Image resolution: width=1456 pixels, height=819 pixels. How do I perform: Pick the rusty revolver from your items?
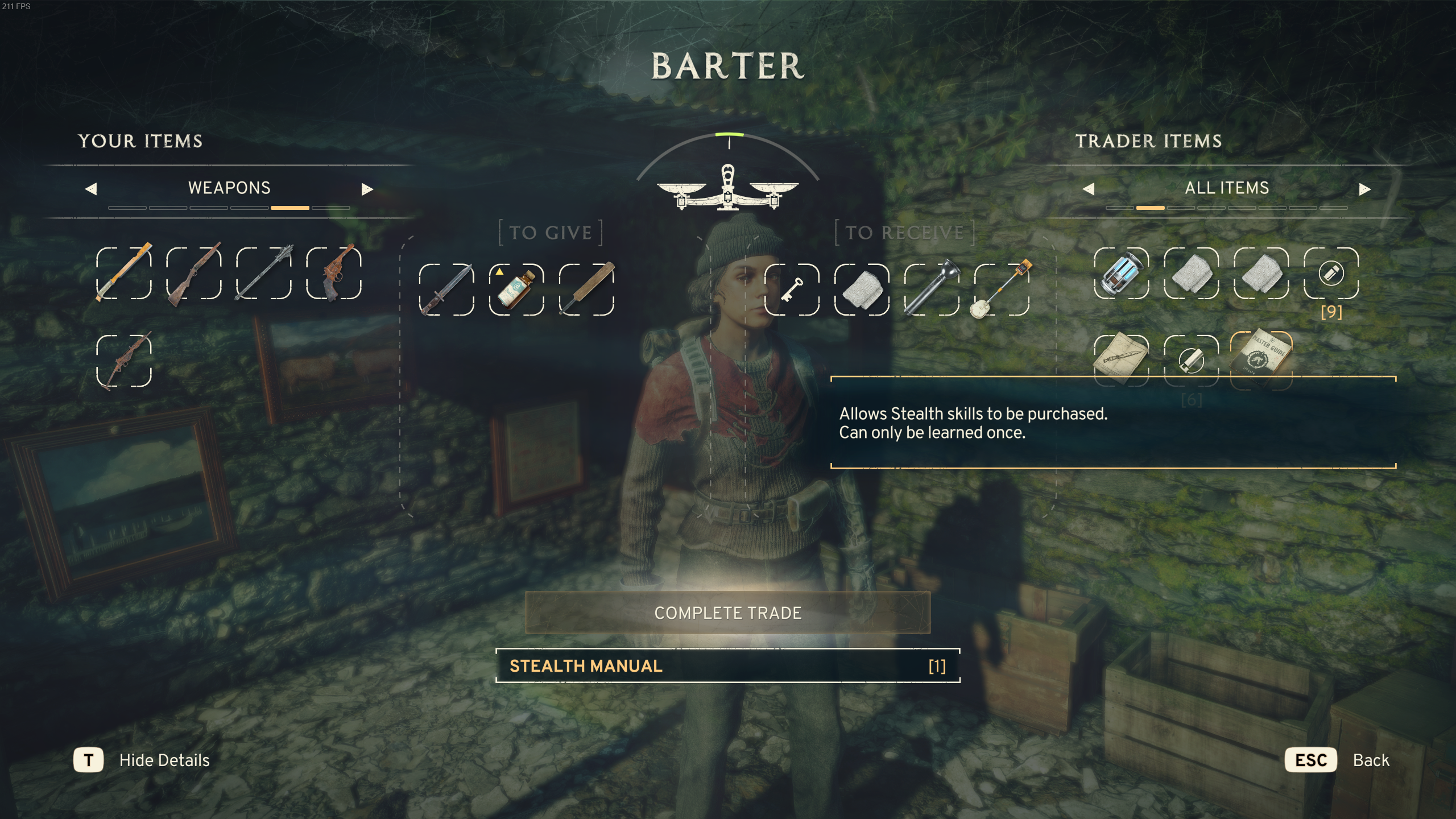tap(334, 274)
